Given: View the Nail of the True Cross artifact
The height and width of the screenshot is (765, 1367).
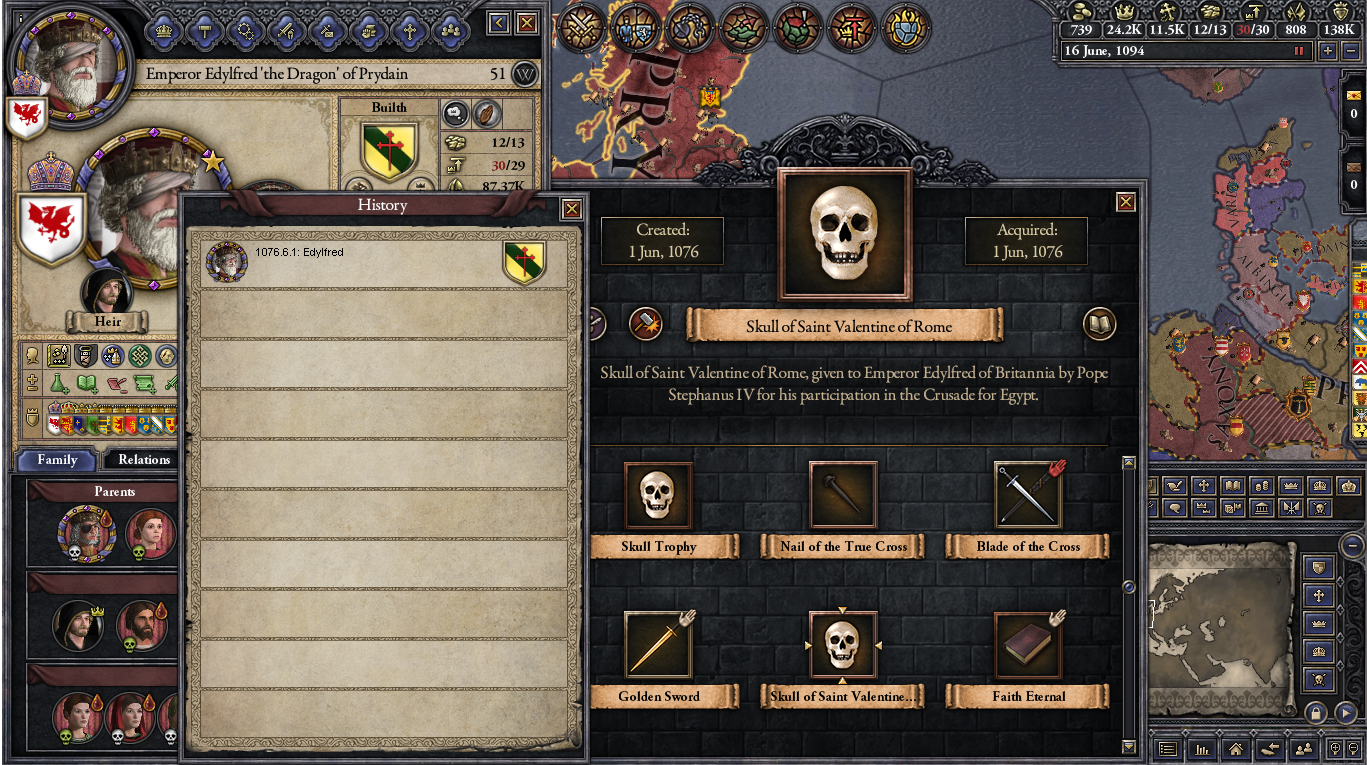Looking at the screenshot, I should [843, 495].
